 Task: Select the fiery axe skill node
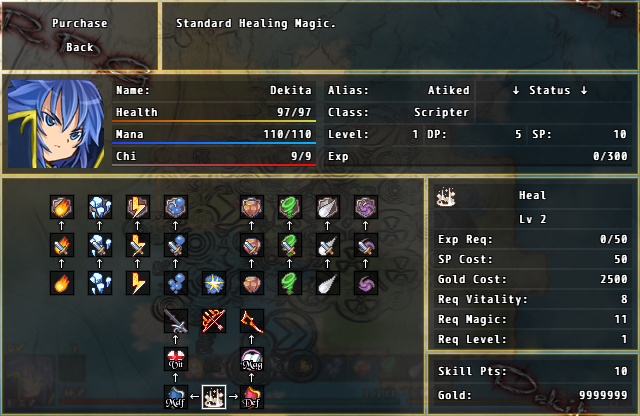[x=252, y=321]
